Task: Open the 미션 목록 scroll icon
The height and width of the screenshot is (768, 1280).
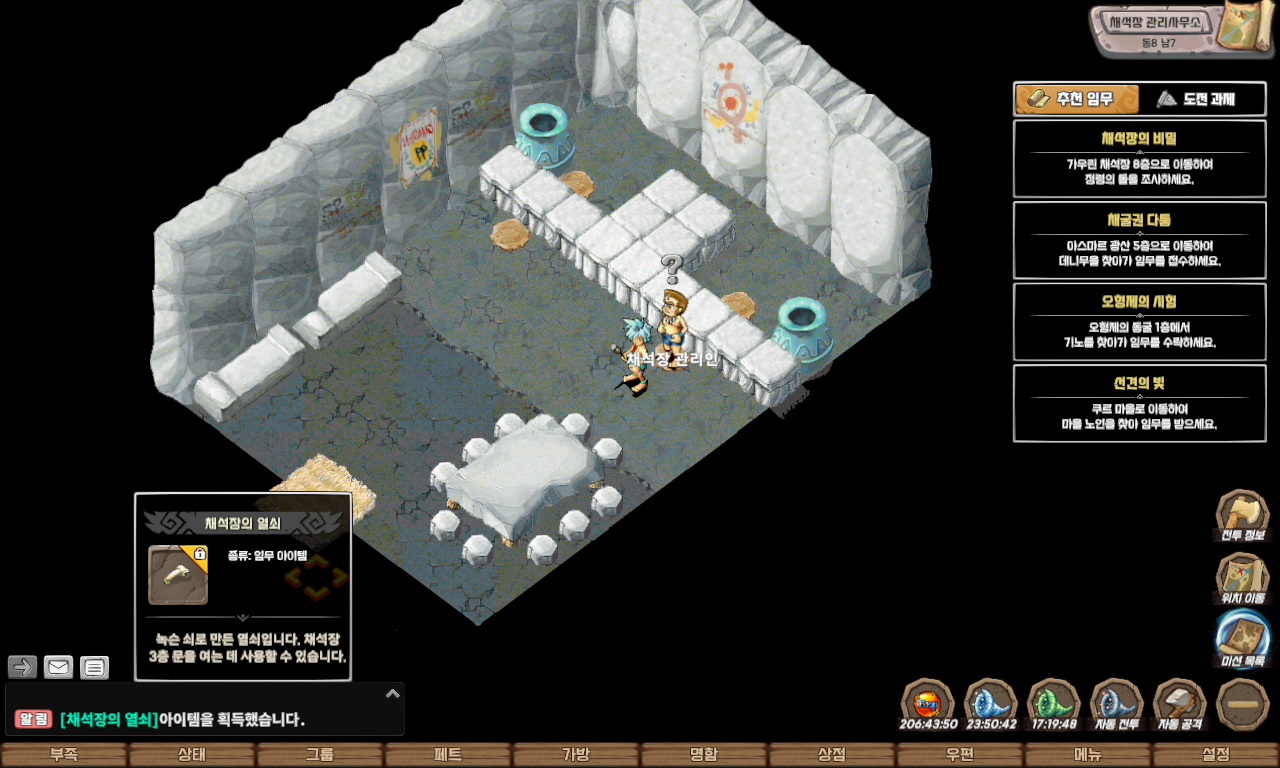Action: (1242, 638)
